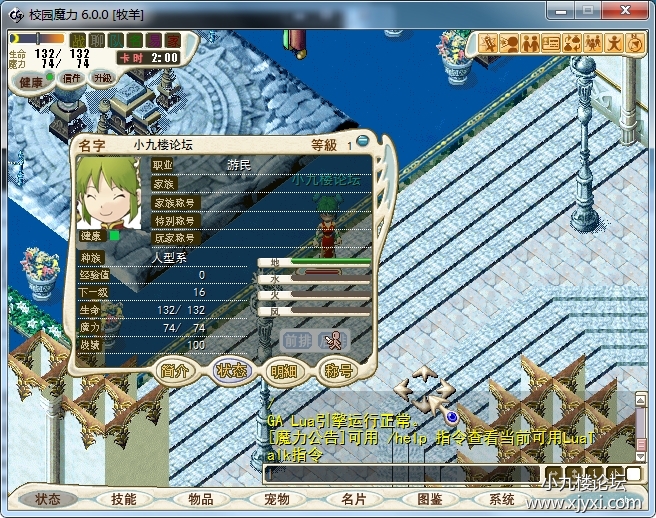Click the movement direction arrows compass
The image size is (656, 518).
(425, 390)
